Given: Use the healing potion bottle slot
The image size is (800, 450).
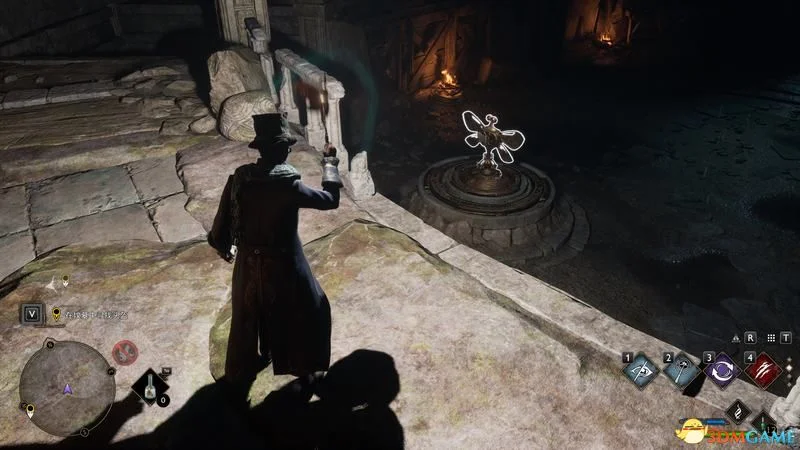Looking at the screenshot, I should 147,385.
